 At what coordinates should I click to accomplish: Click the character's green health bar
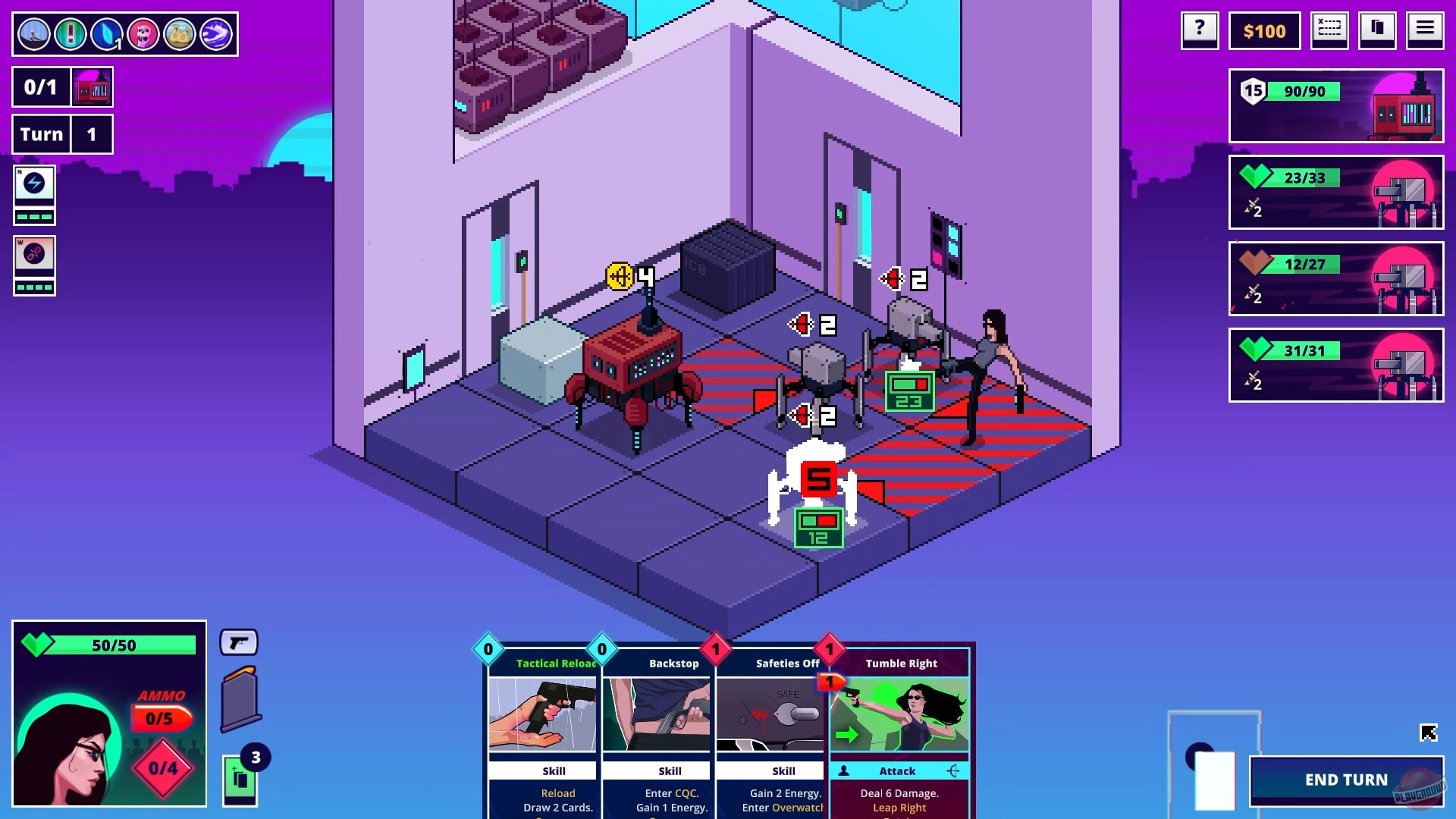[x=121, y=645]
